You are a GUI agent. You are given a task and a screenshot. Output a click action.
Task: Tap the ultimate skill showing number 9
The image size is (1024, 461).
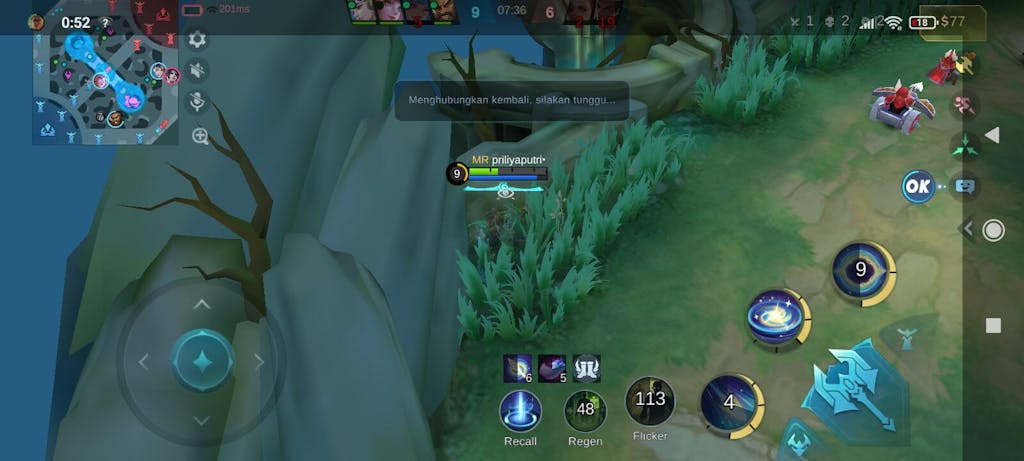pos(861,271)
